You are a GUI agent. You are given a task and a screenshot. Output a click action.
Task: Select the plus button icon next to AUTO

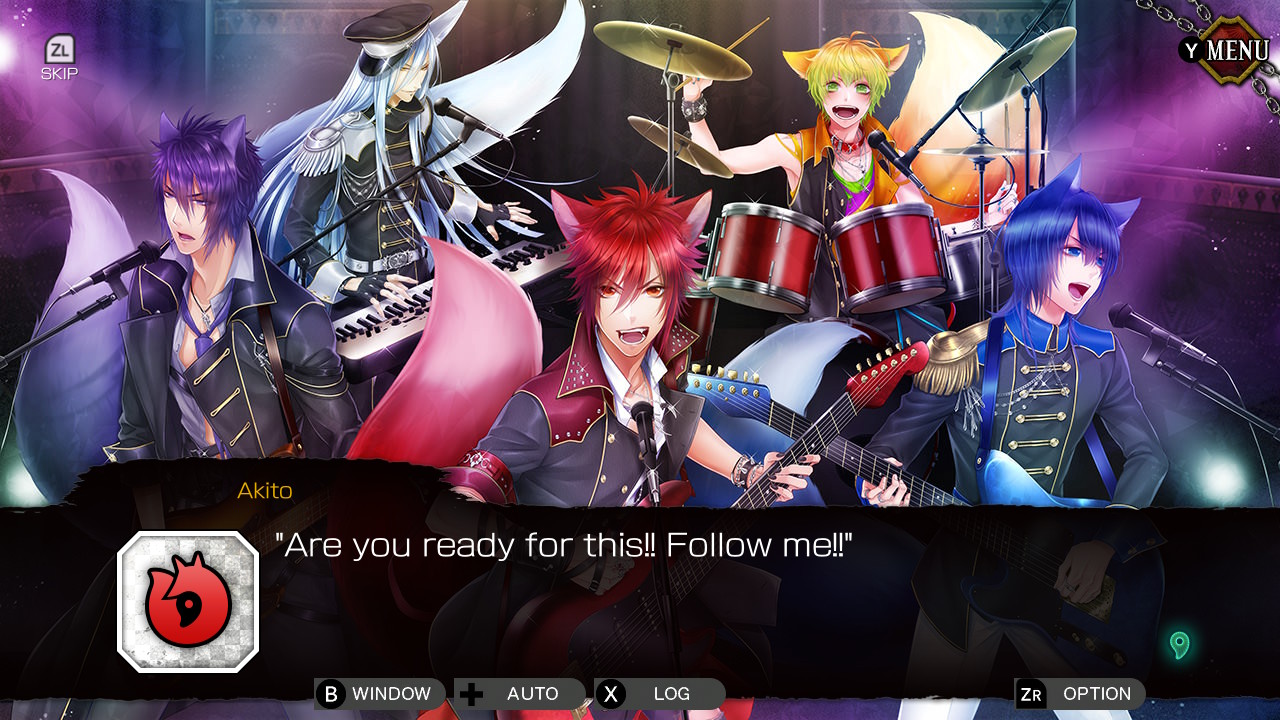pyautogui.click(x=471, y=693)
